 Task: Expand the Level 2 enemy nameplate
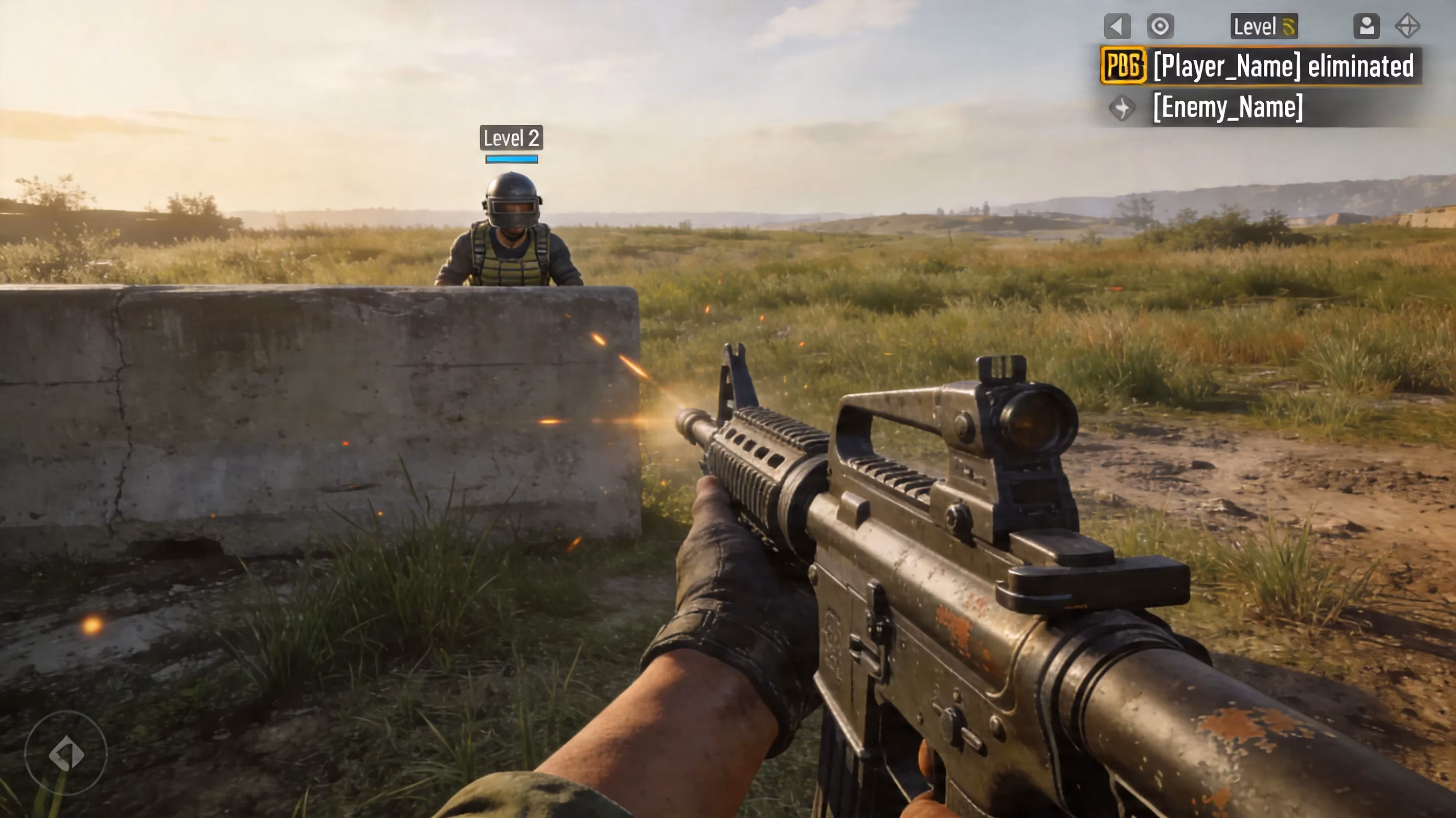(x=512, y=139)
